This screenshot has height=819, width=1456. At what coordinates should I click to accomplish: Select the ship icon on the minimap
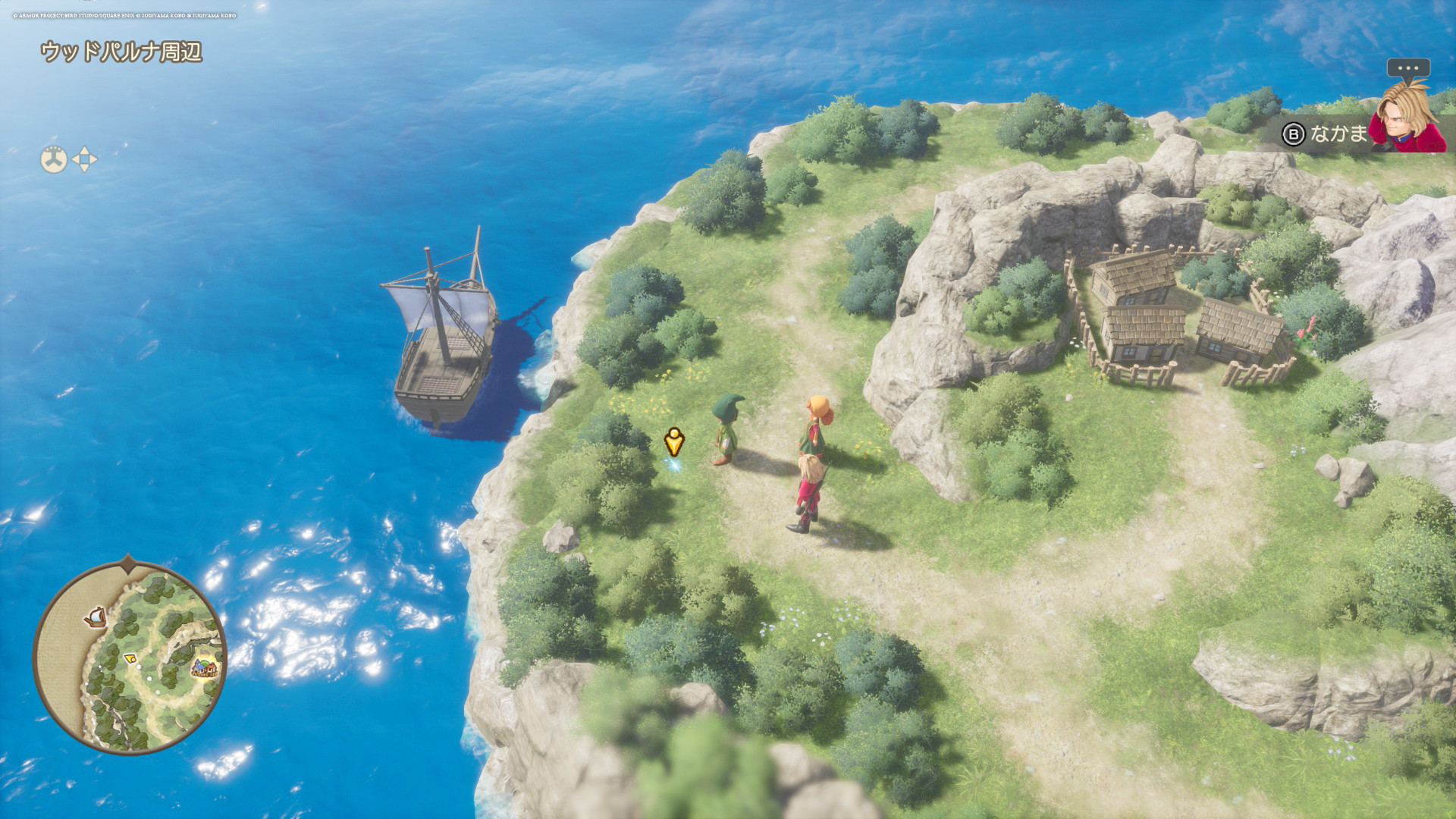[x=96, y=617]
